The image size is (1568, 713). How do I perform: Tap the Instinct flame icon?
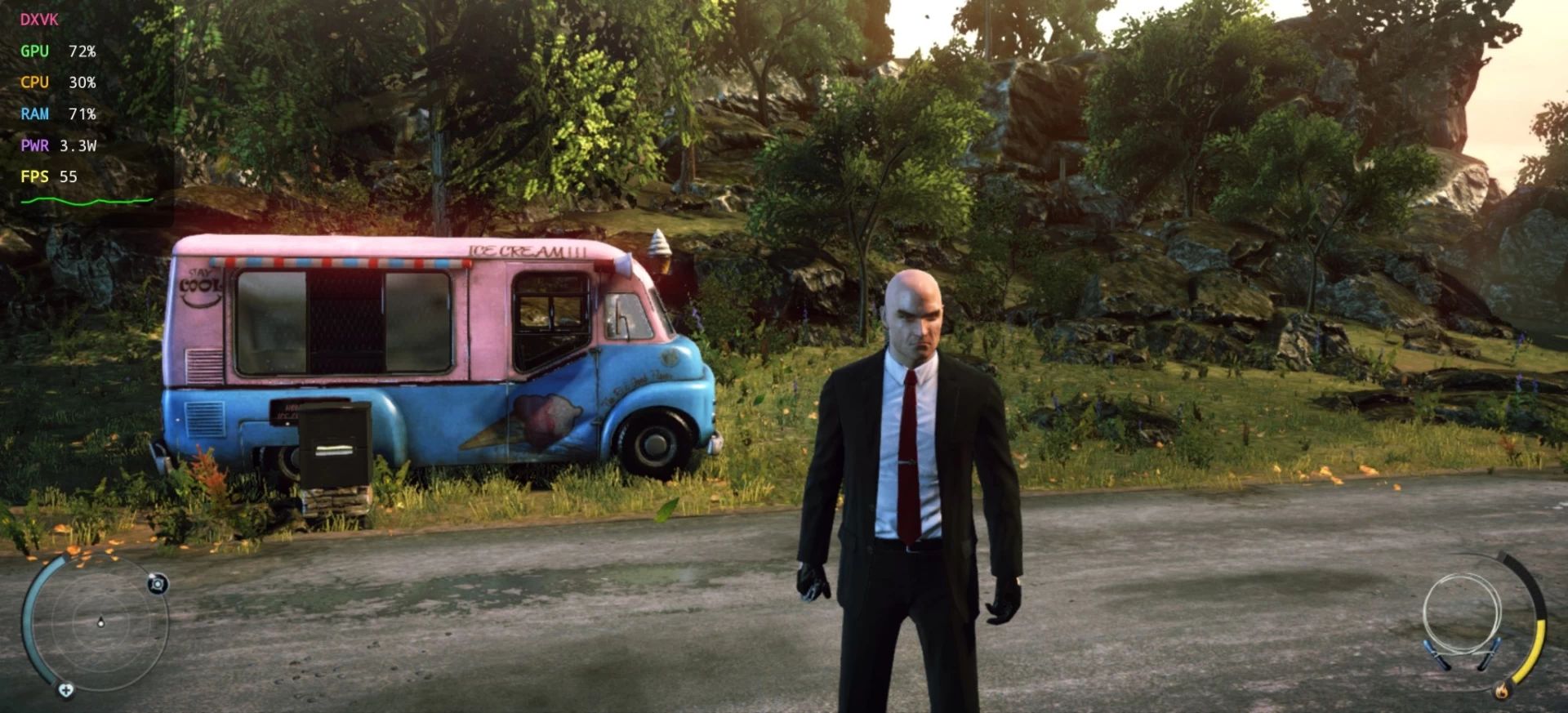point(1501,691)
